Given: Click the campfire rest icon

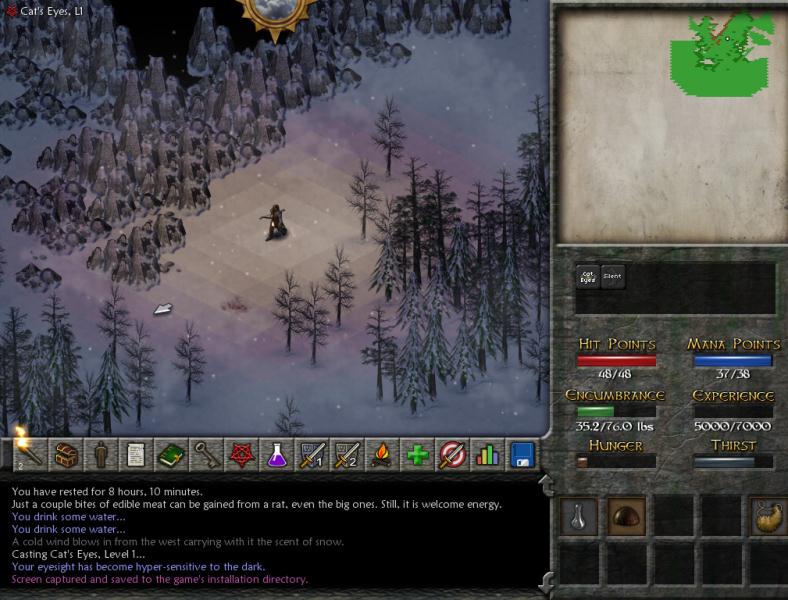Looking at the screenshot, I should click(x=382, y=454).
